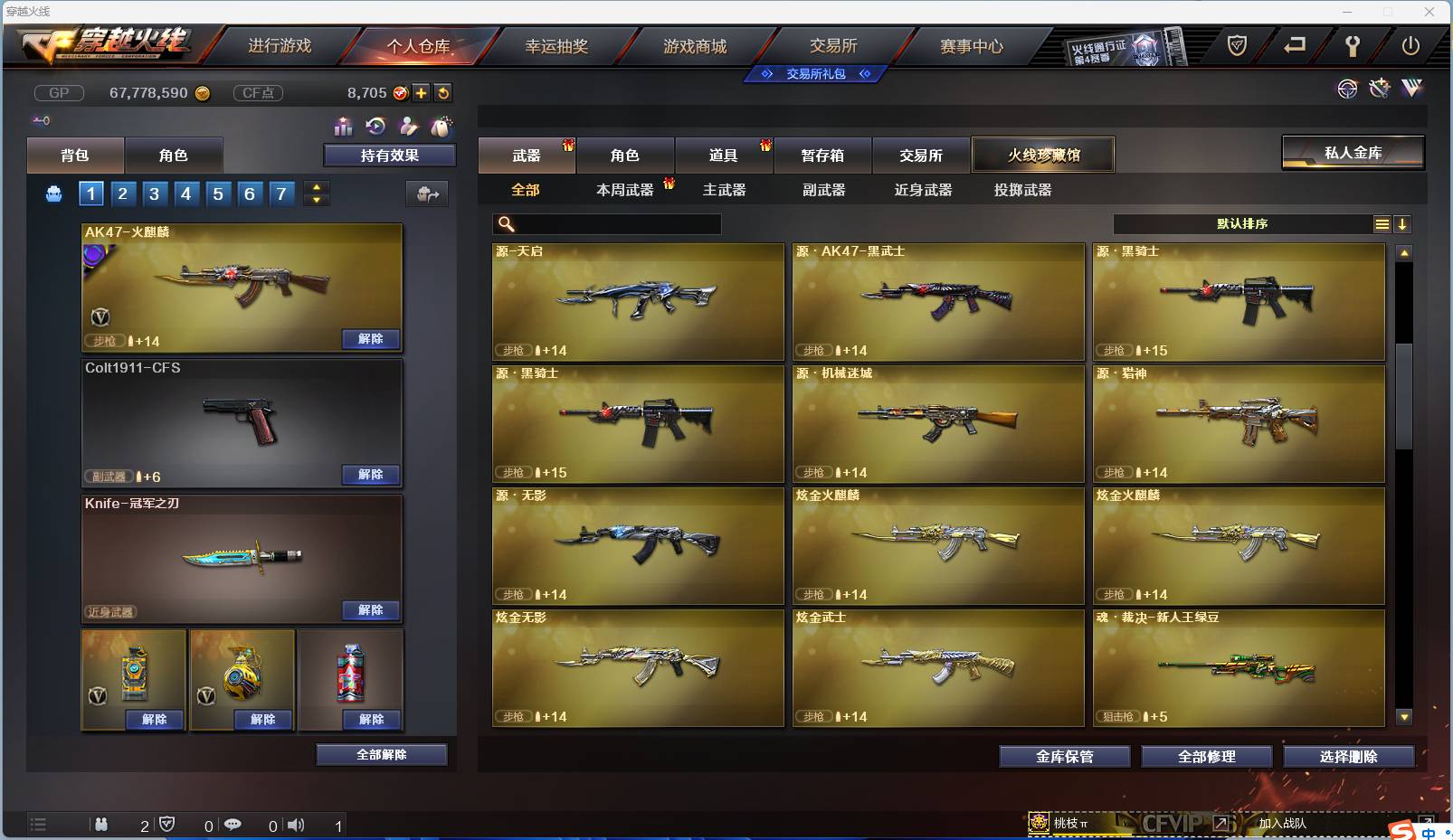Switch to the 暂存箱 tab
Screen dimensions: 1453x840
[x=821, y=155]
